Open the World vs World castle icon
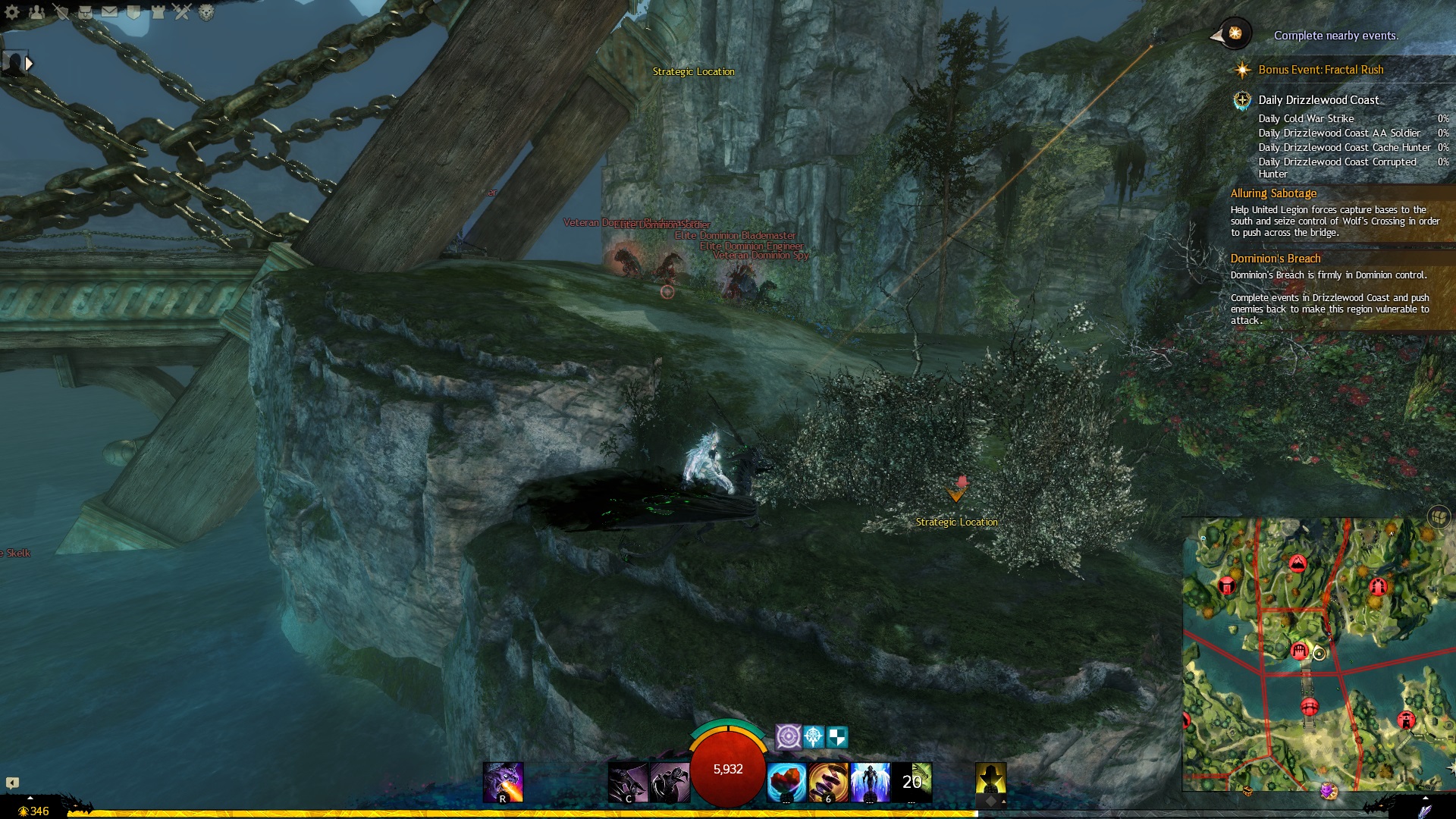 tap(158, 11)
